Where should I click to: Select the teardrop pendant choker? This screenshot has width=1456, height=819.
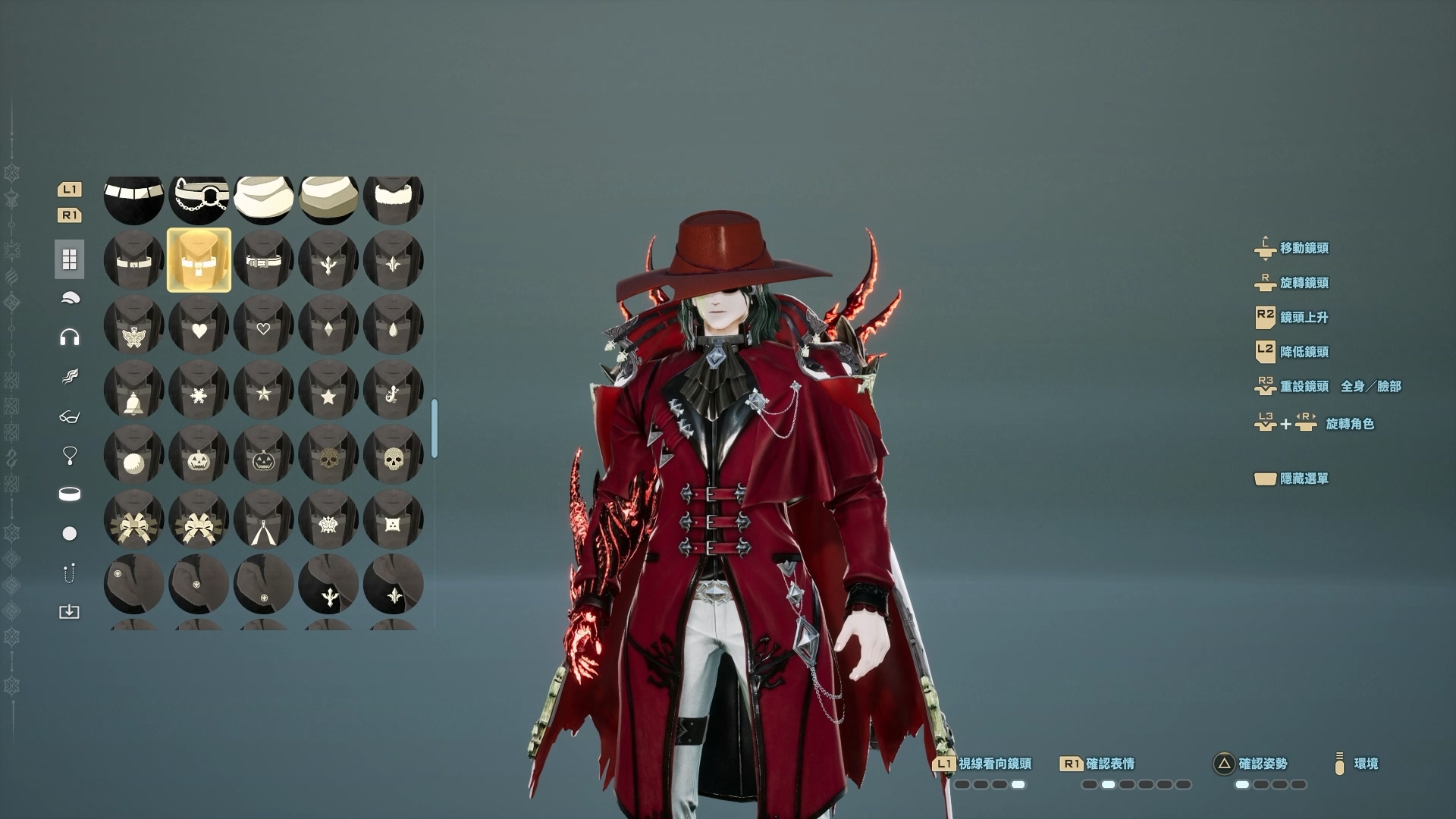(393, 326)
